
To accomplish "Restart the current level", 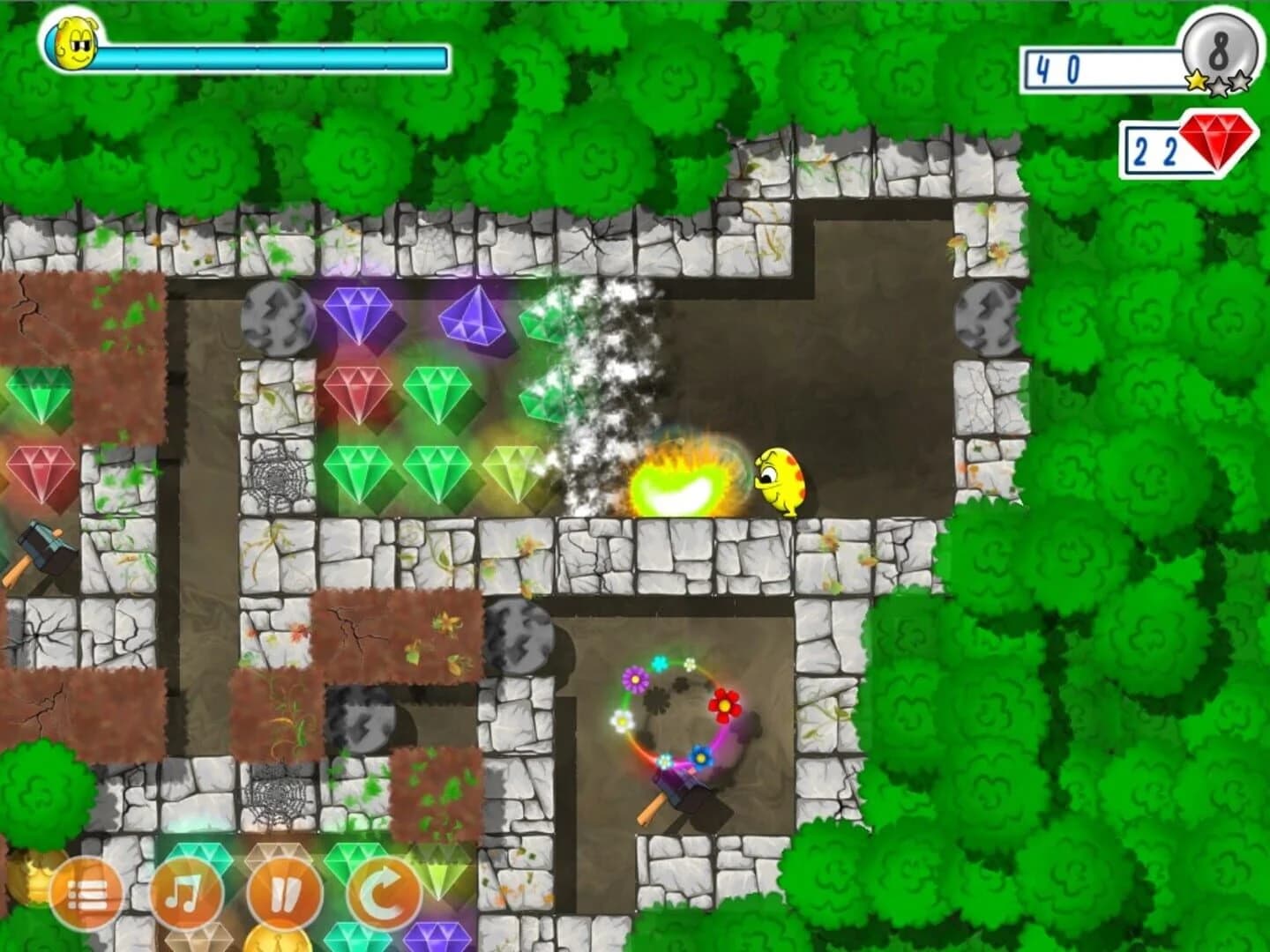I will tap(386, 894).
